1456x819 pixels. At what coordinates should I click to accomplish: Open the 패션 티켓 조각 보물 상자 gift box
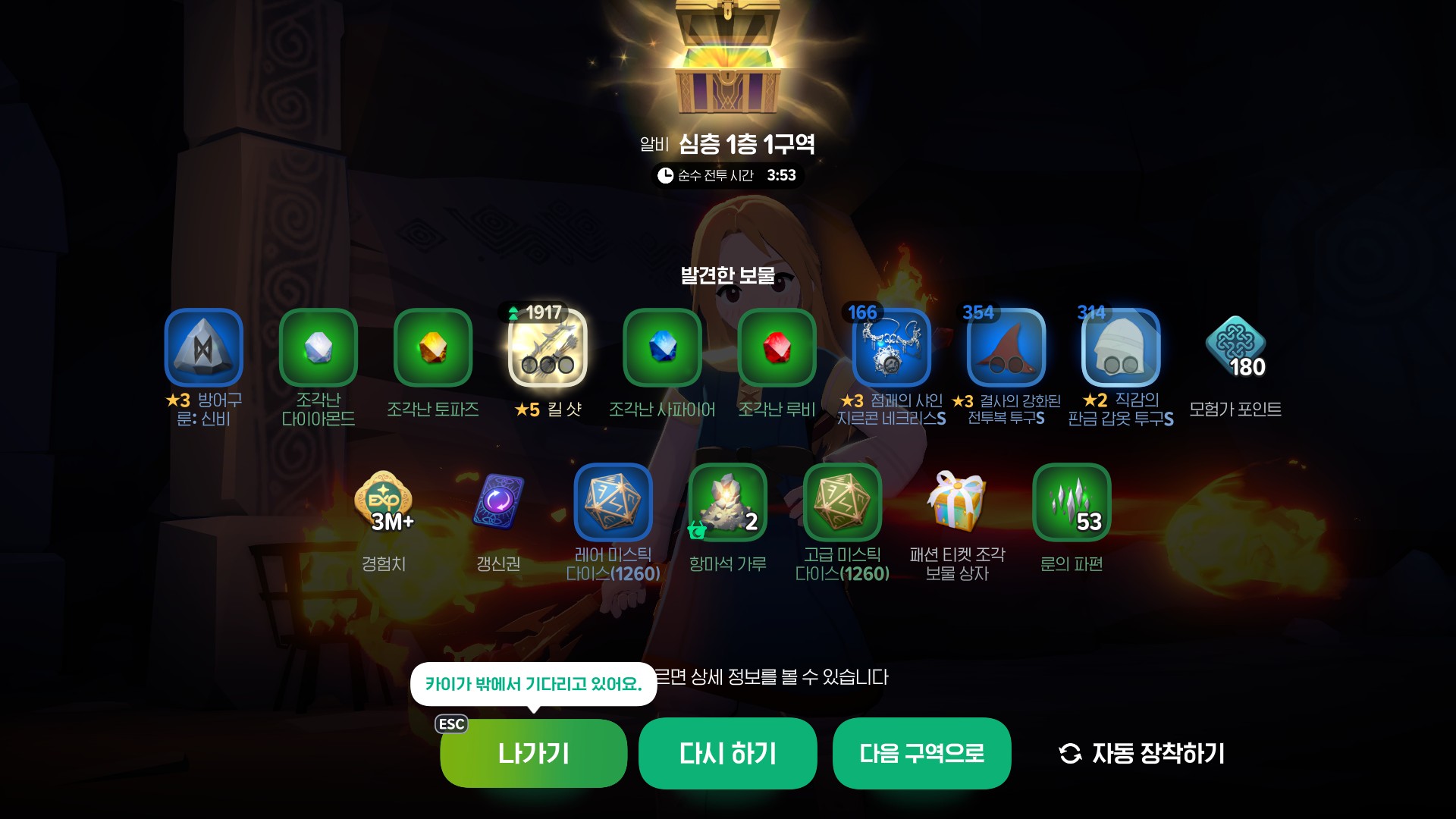tap(957, 503)
